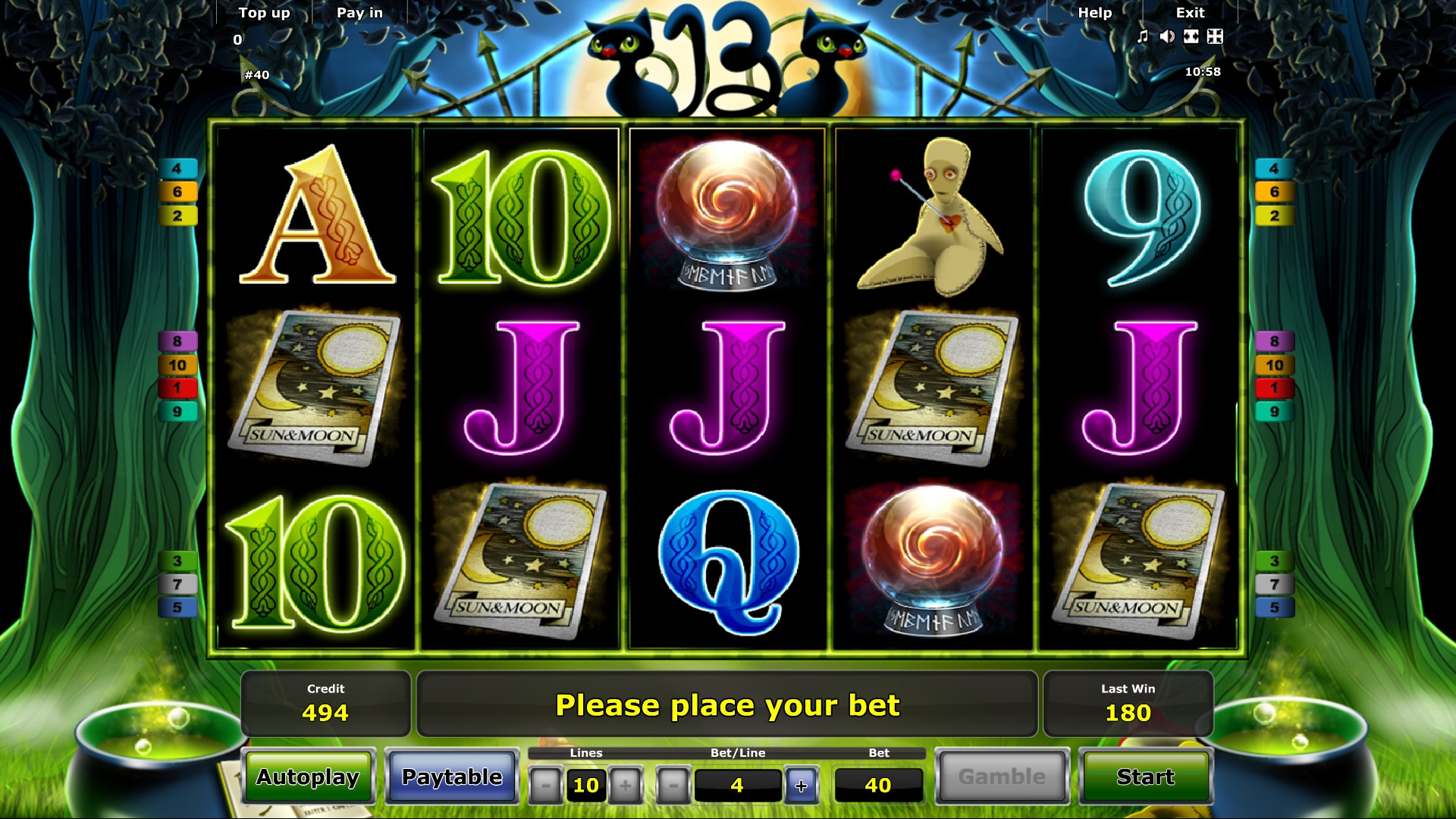Toggle the speaker sound icon
The image size is (1456, 819).
pyautogui.click(x=1167, y=36)
